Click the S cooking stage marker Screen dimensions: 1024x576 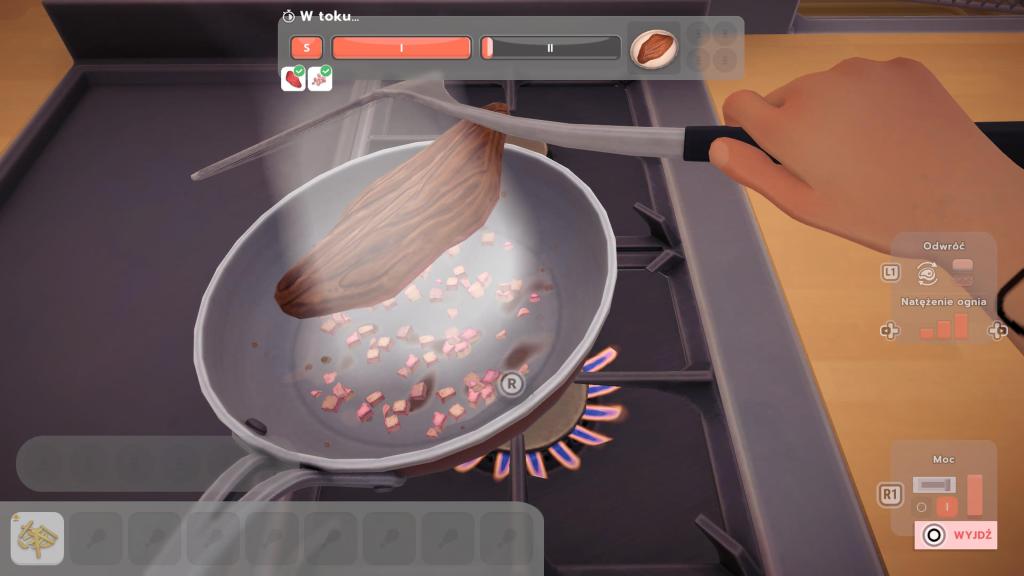(306, 47)
